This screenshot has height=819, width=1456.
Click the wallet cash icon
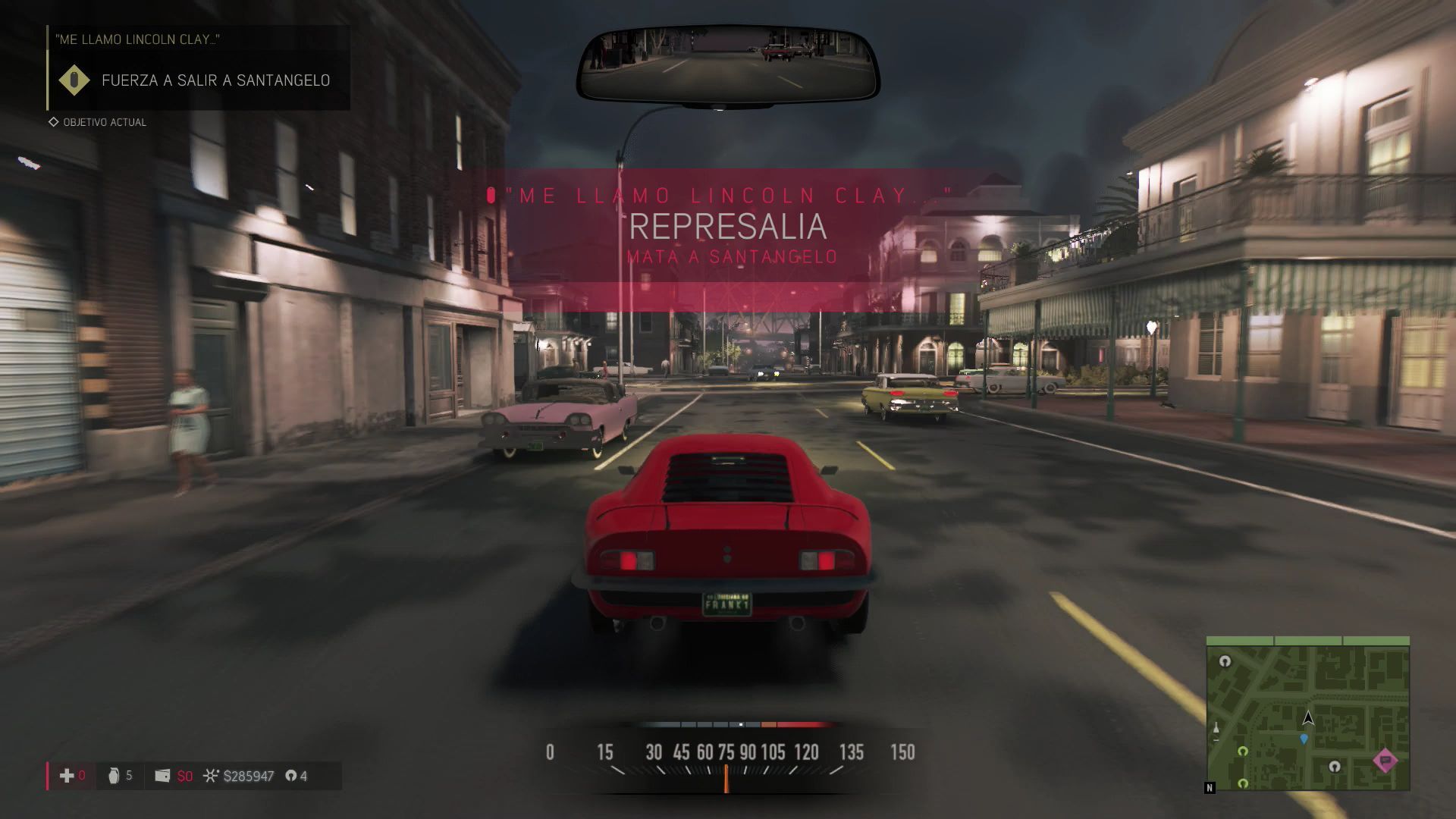coord(162,776)
